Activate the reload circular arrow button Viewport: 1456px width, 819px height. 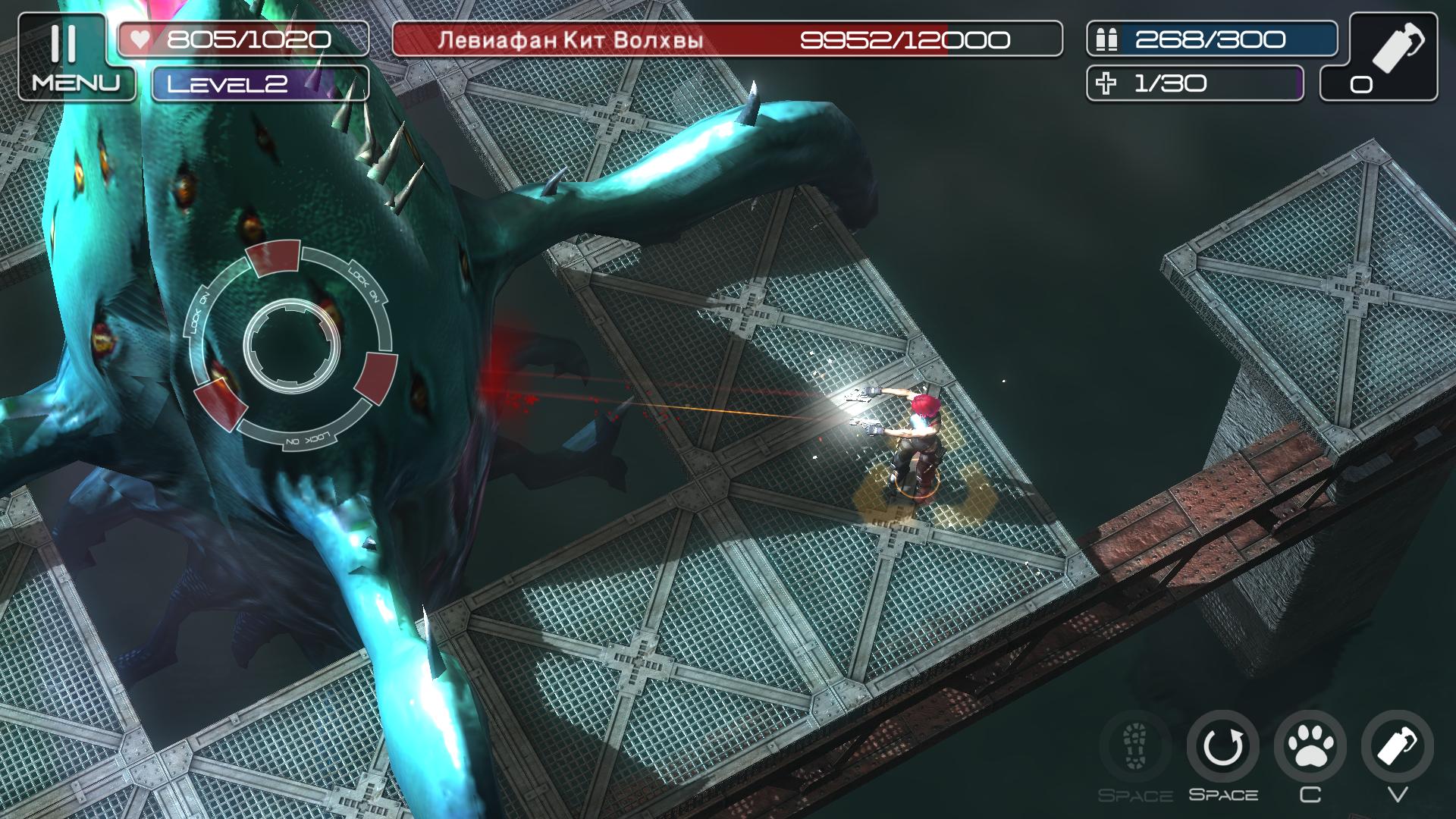click(1222, 747)
